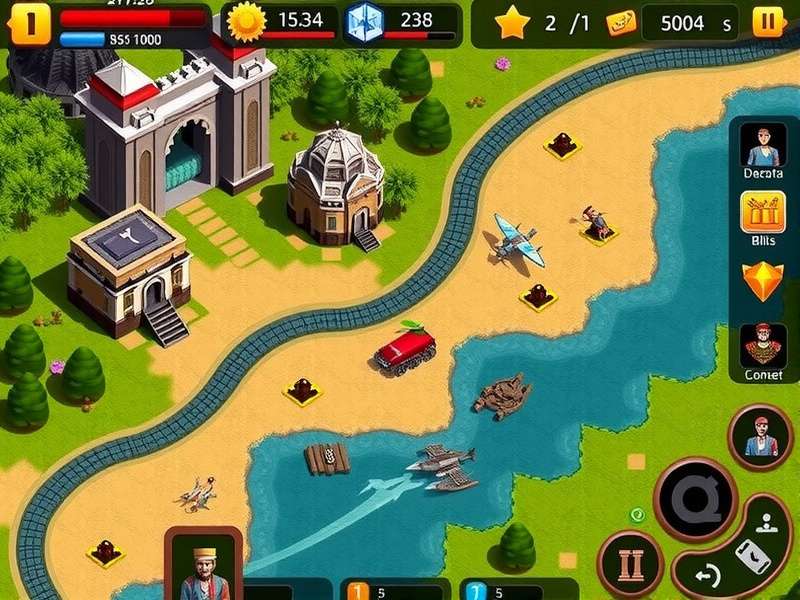Open the Blits gift box button
The height and width of the screenshot is (600, 800).
[x=763, y=212]
